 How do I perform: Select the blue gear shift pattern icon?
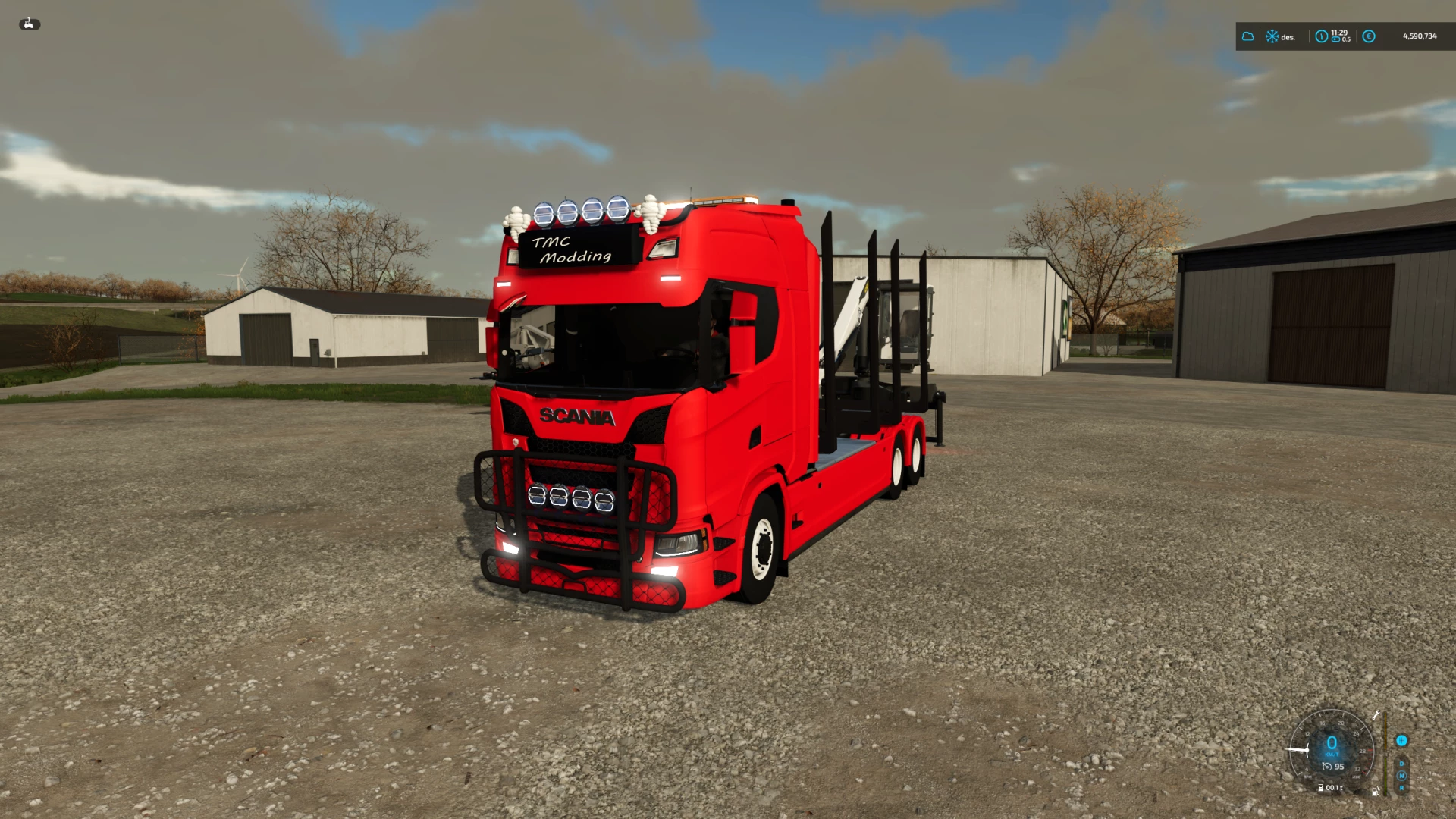click(1402, 741)
